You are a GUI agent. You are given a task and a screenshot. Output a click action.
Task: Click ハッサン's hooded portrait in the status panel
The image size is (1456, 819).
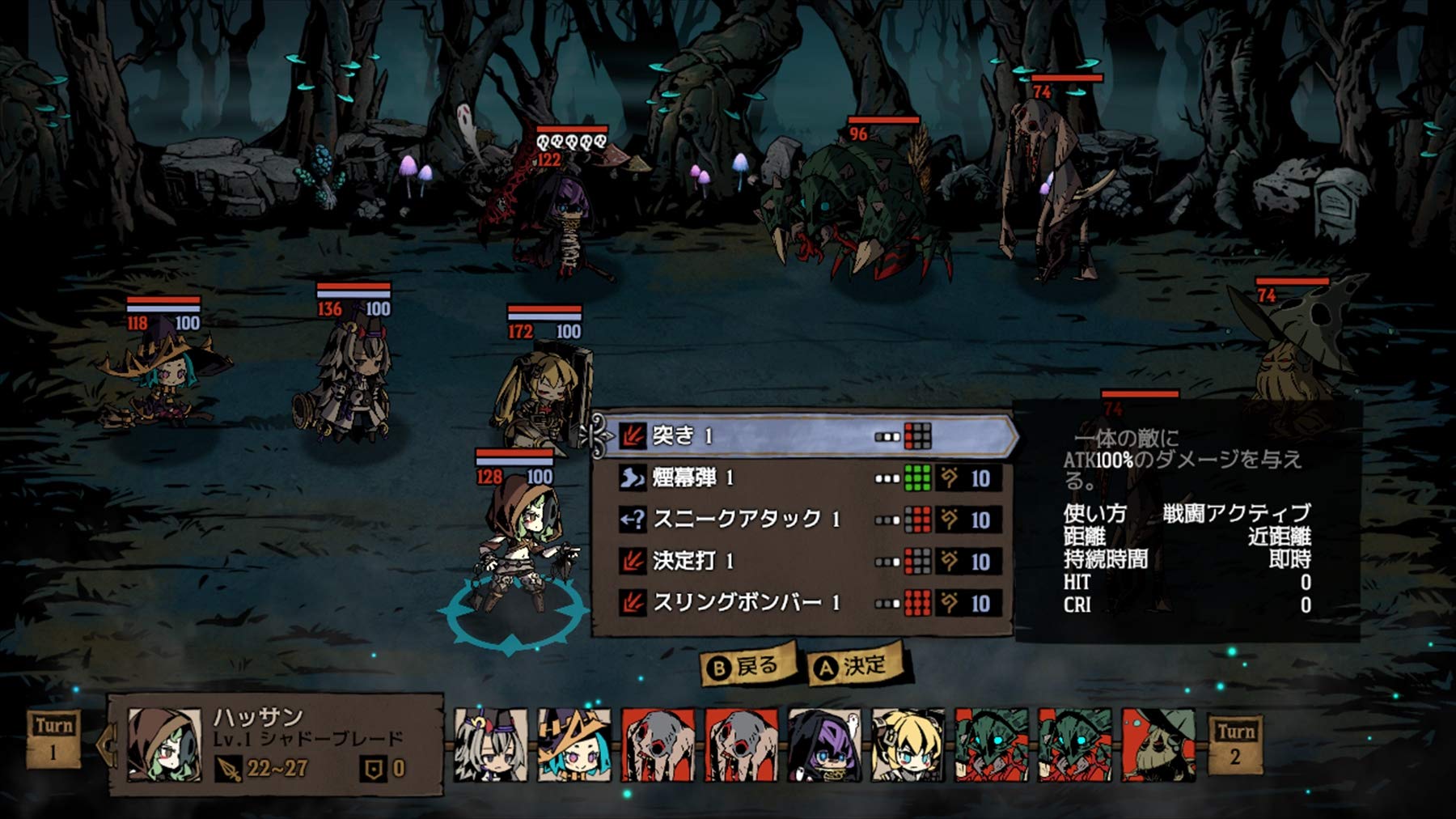[164, 745]
